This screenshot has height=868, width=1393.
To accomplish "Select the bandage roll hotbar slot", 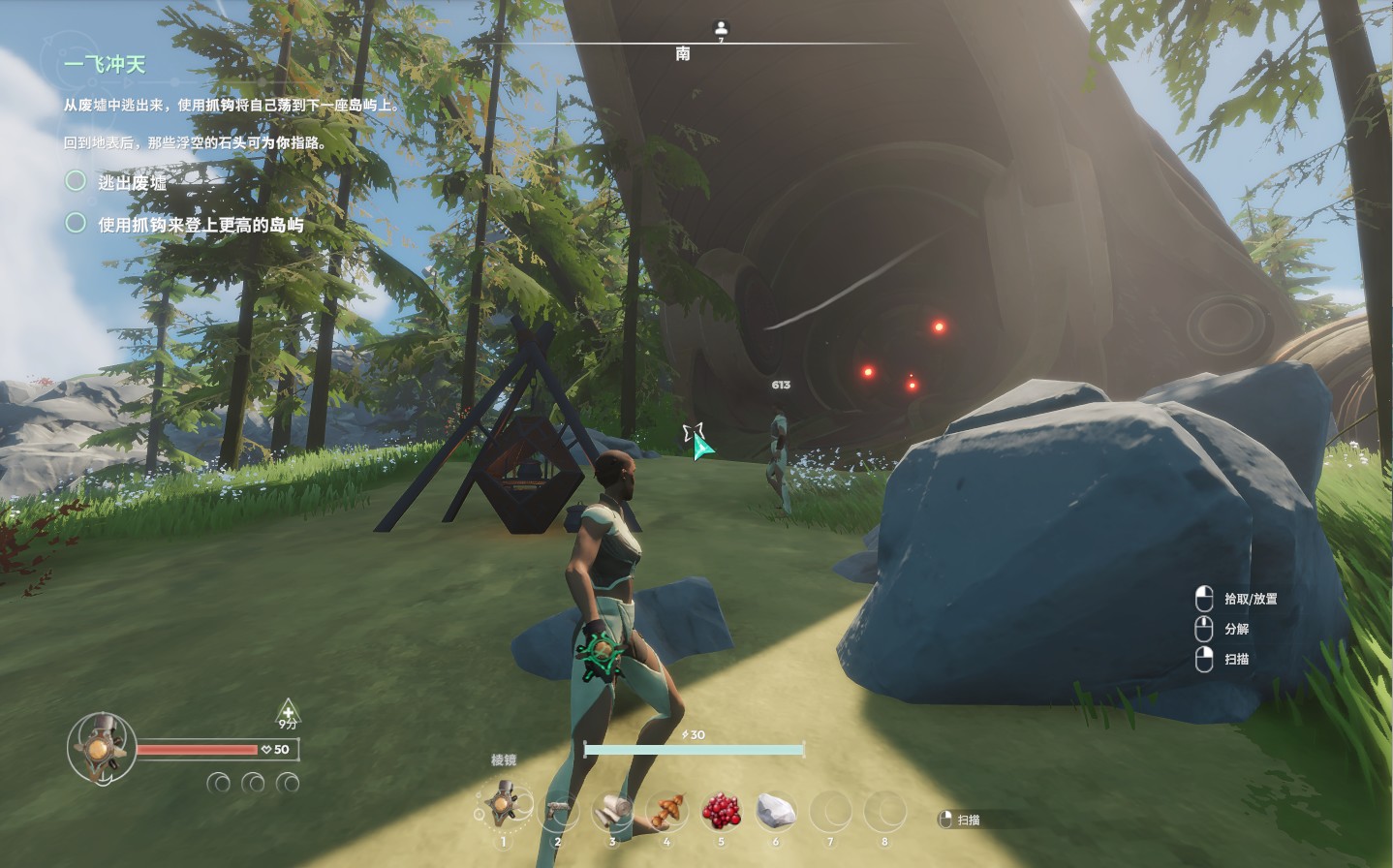I will pos(612,808).
